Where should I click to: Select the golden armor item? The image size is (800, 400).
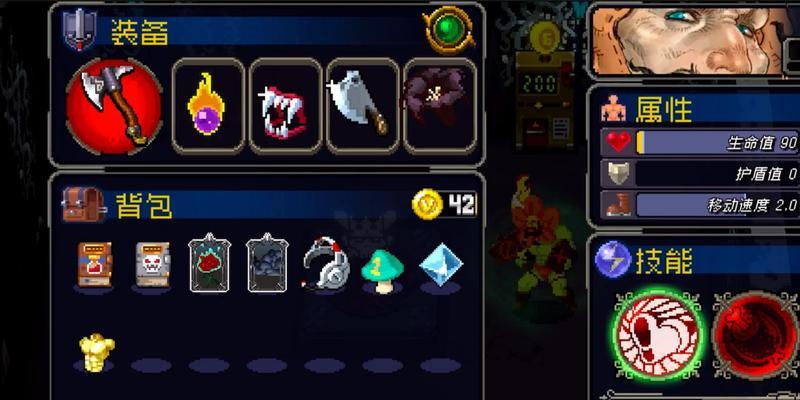click(97, 352)
